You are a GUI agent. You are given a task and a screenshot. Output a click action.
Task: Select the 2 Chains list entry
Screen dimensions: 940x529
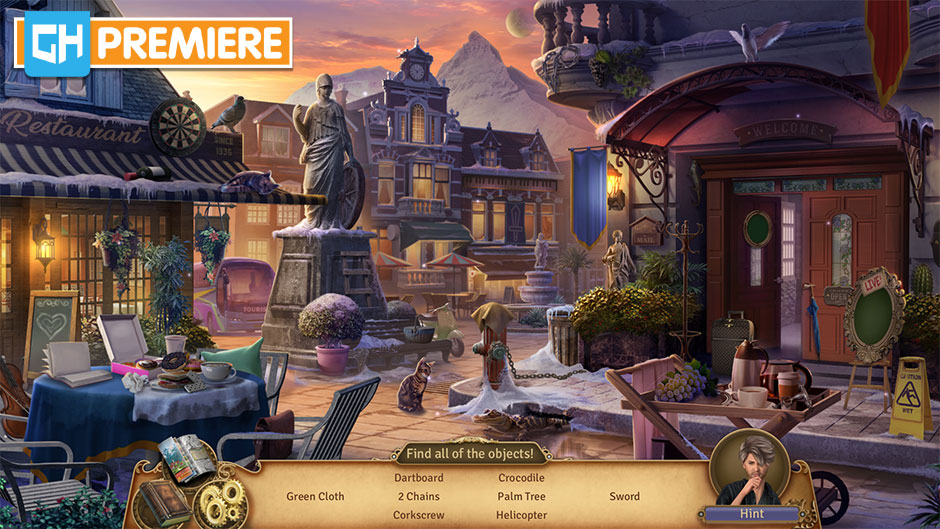click(x=418, y=496)
